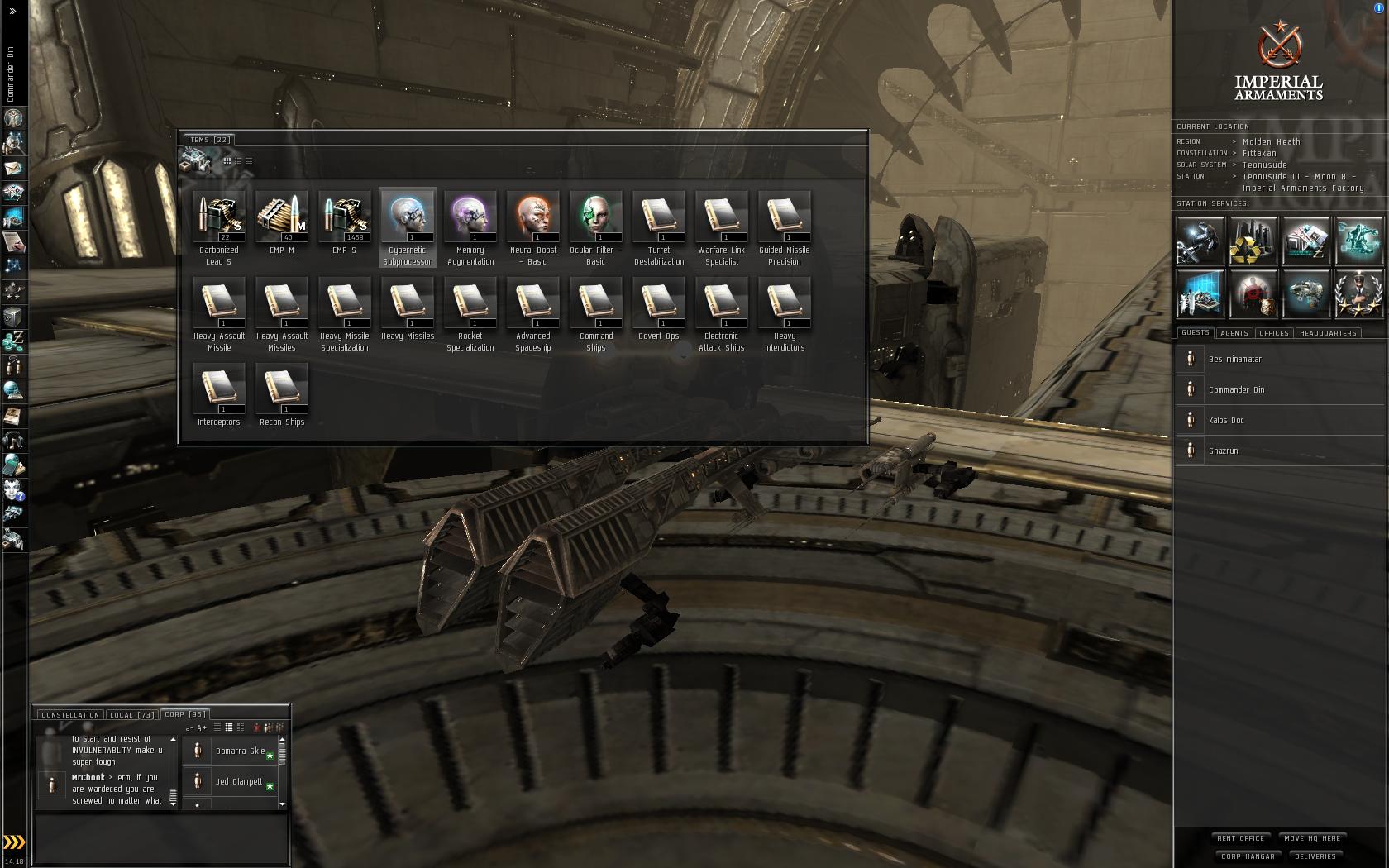Select the Carbonized Lead S ammo
Viewport: 1389px width, 868px height.
219,217
